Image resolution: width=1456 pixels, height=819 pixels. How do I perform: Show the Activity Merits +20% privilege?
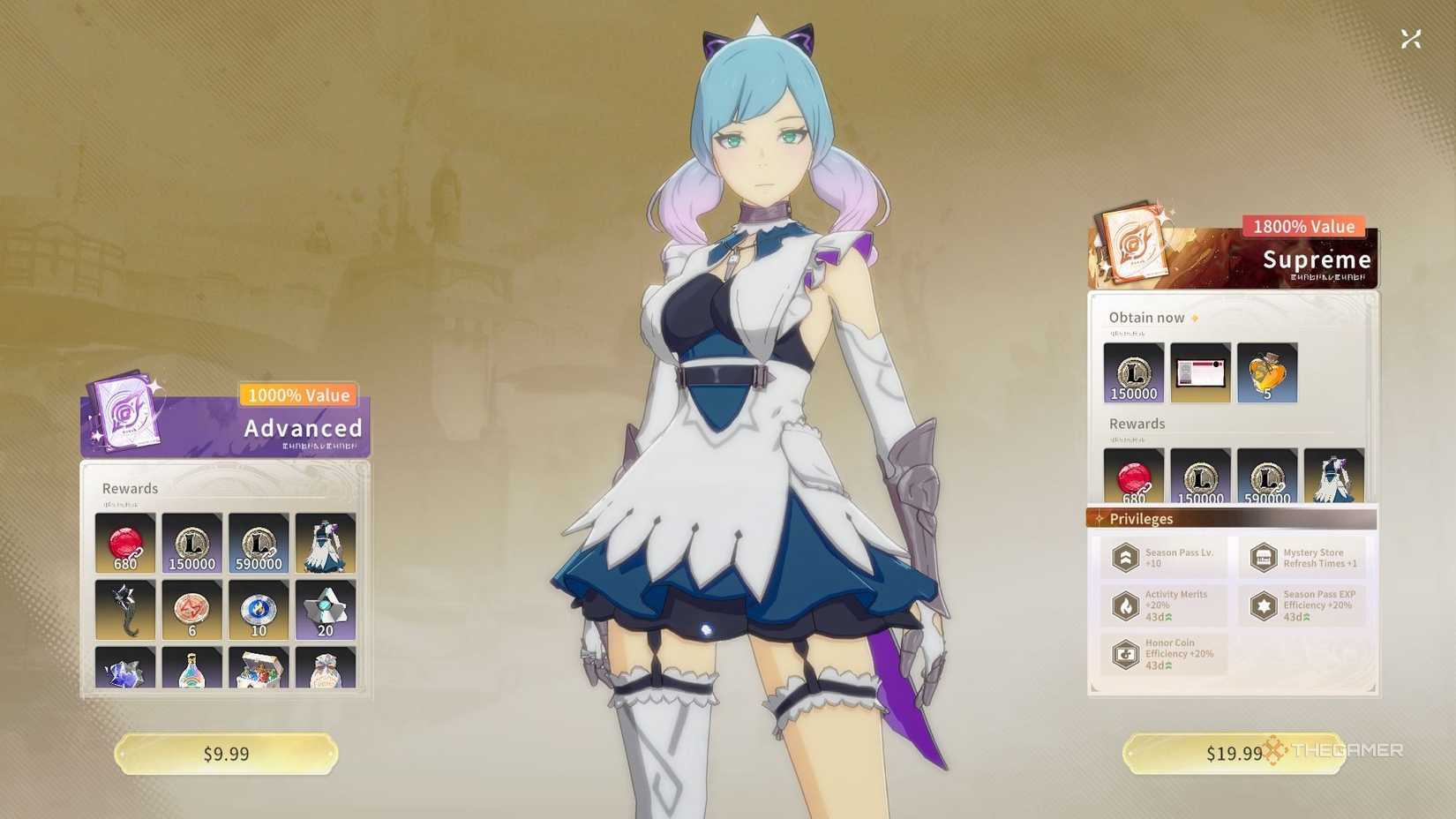click(x=1163, y=605)
